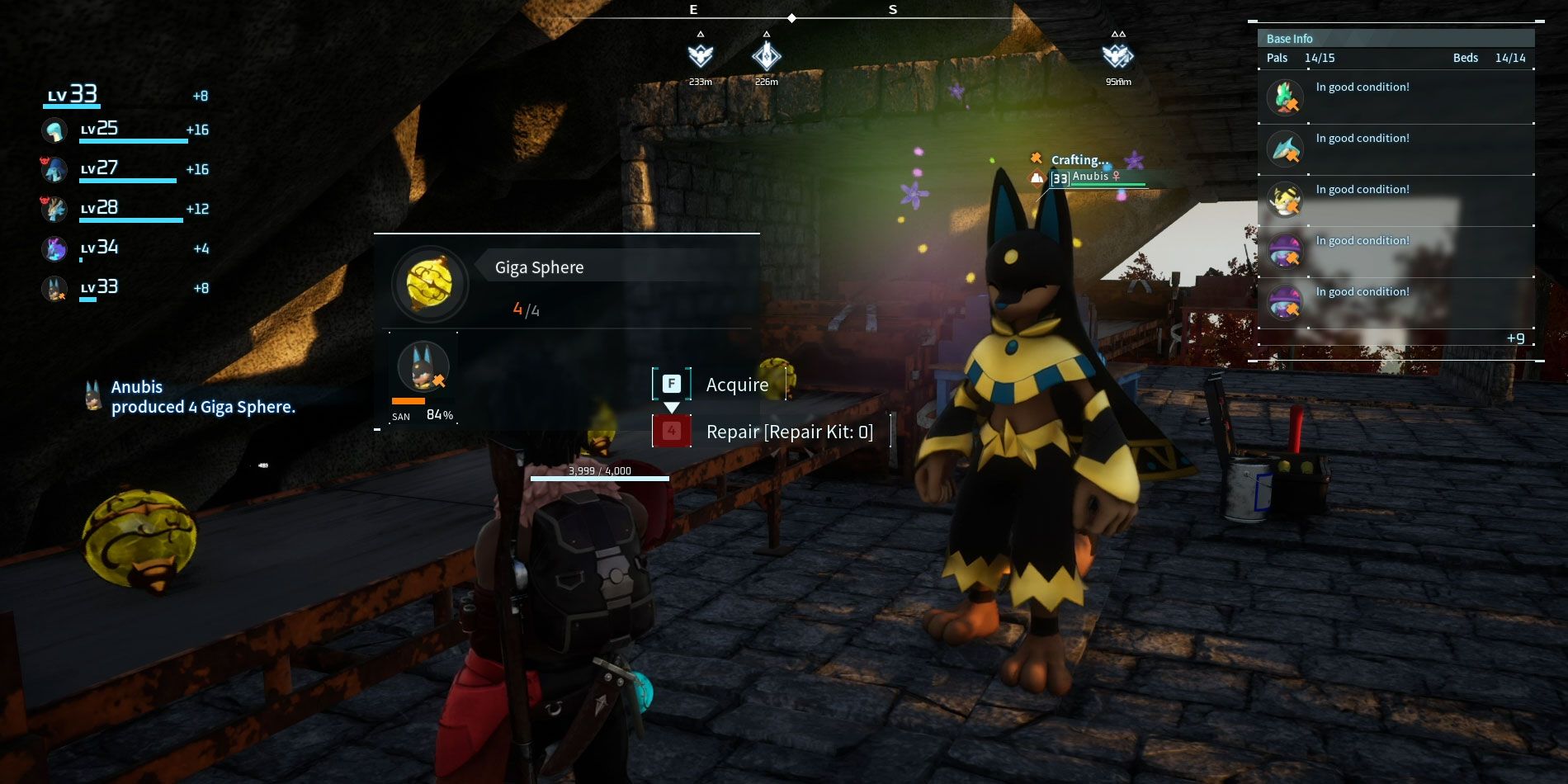1568x784 pixels.
Task: Click the compass marker at 233m
Action: 700,56
